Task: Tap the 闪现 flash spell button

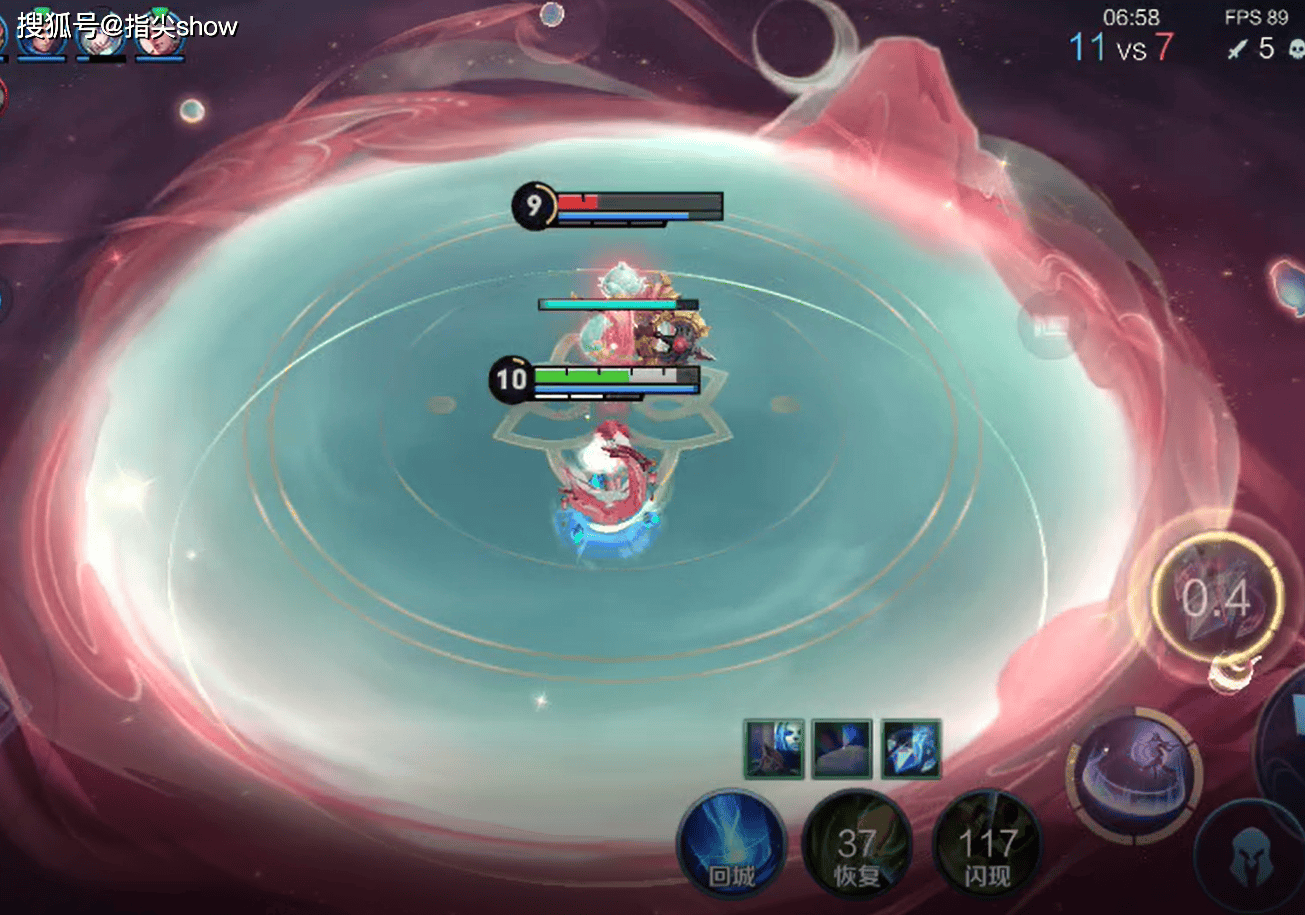Action: tap(986, 845)
